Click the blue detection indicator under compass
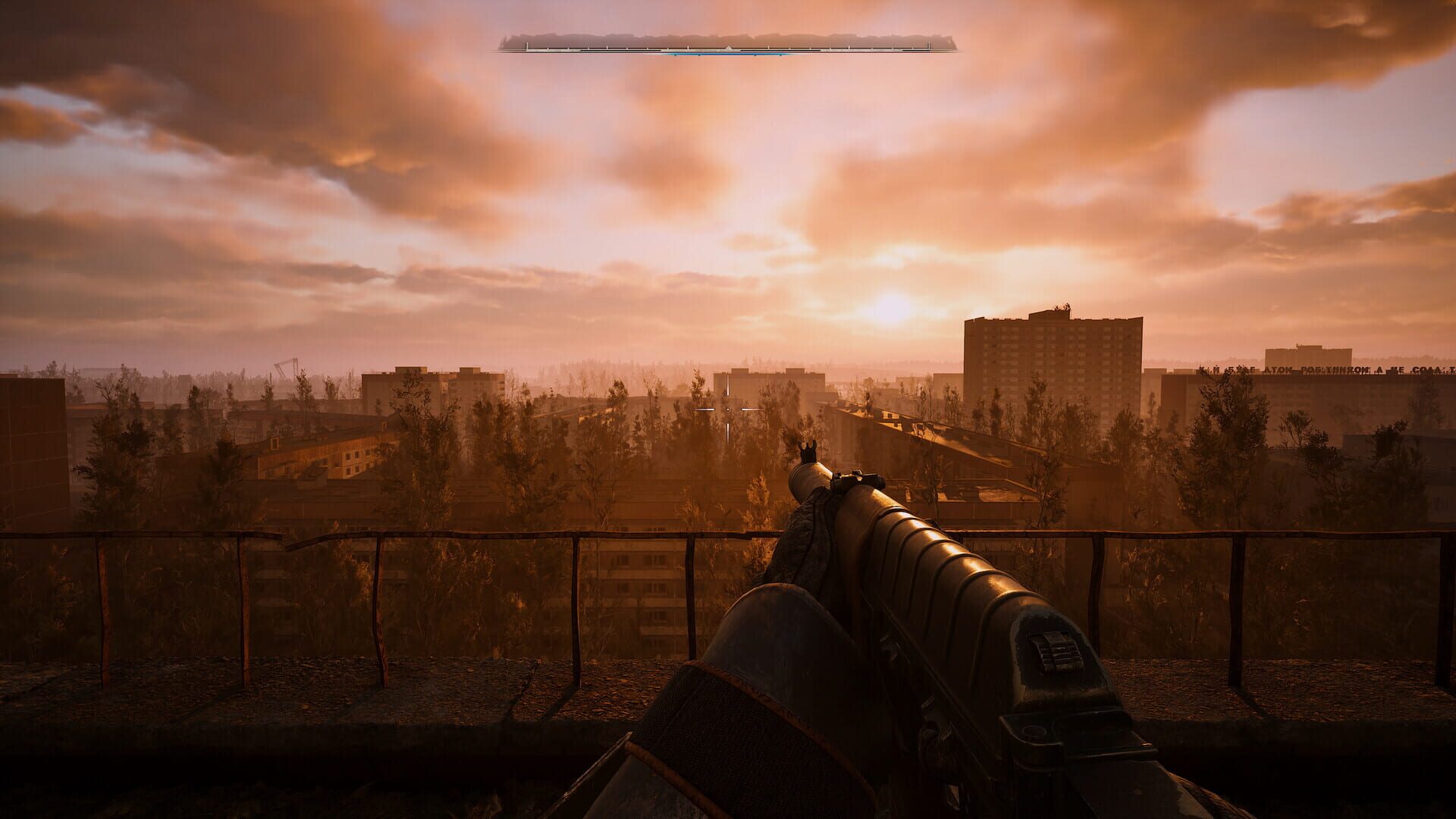This screenshot has height=819, width=1456. 728,54
